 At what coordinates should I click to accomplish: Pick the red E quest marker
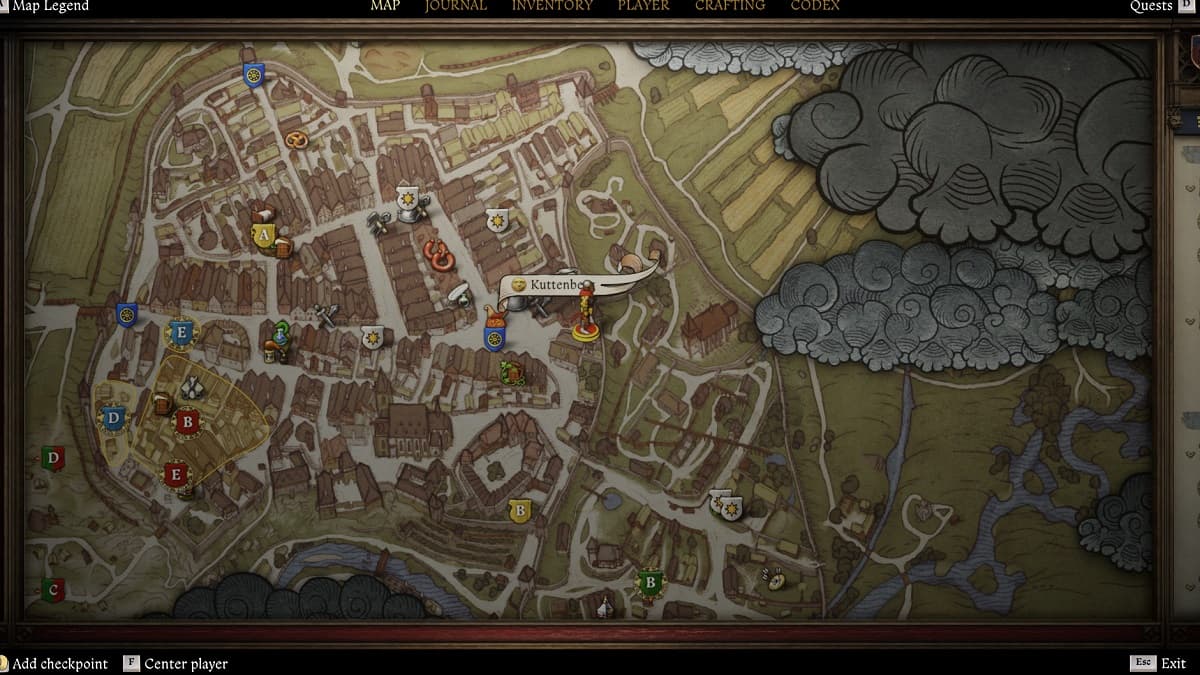pos(176,474)
